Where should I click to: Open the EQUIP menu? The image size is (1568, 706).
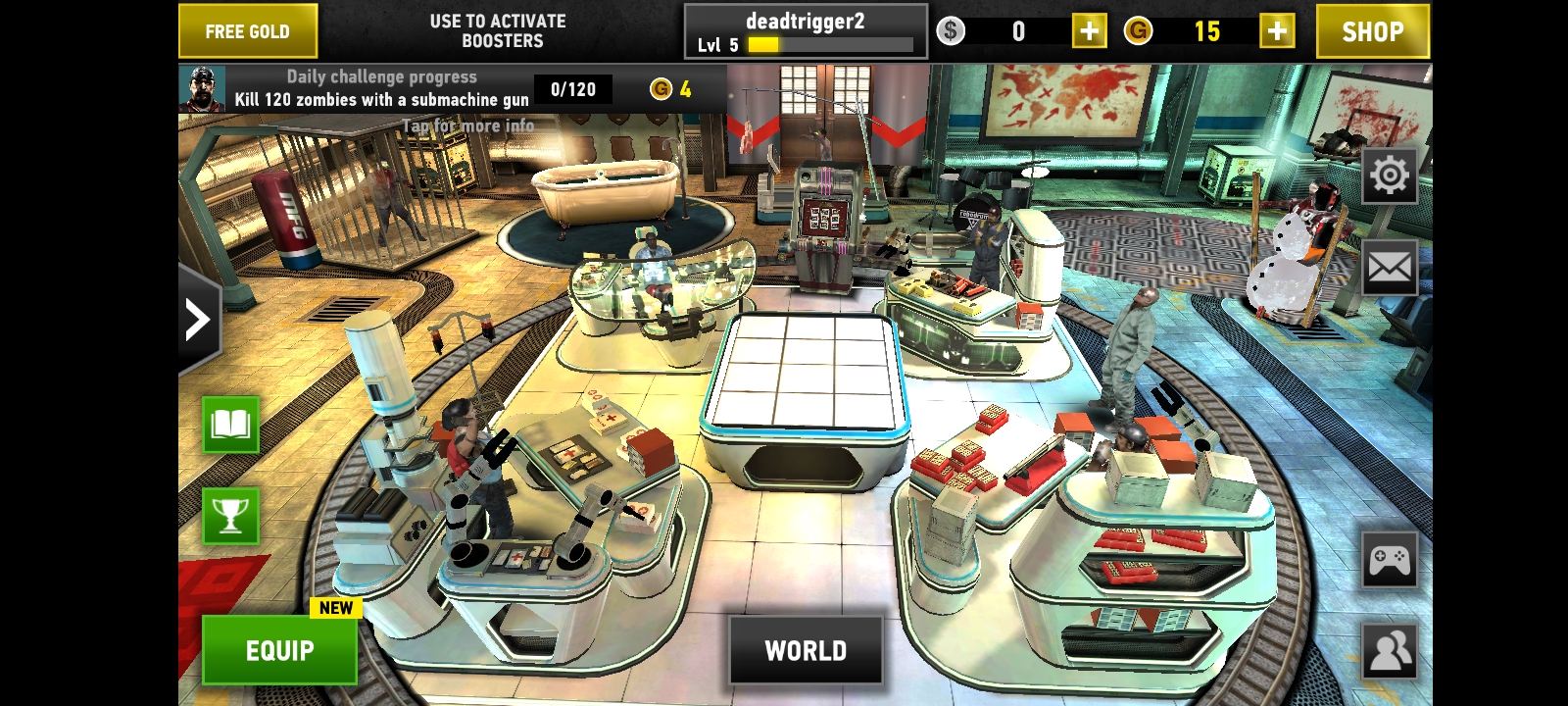279,650
